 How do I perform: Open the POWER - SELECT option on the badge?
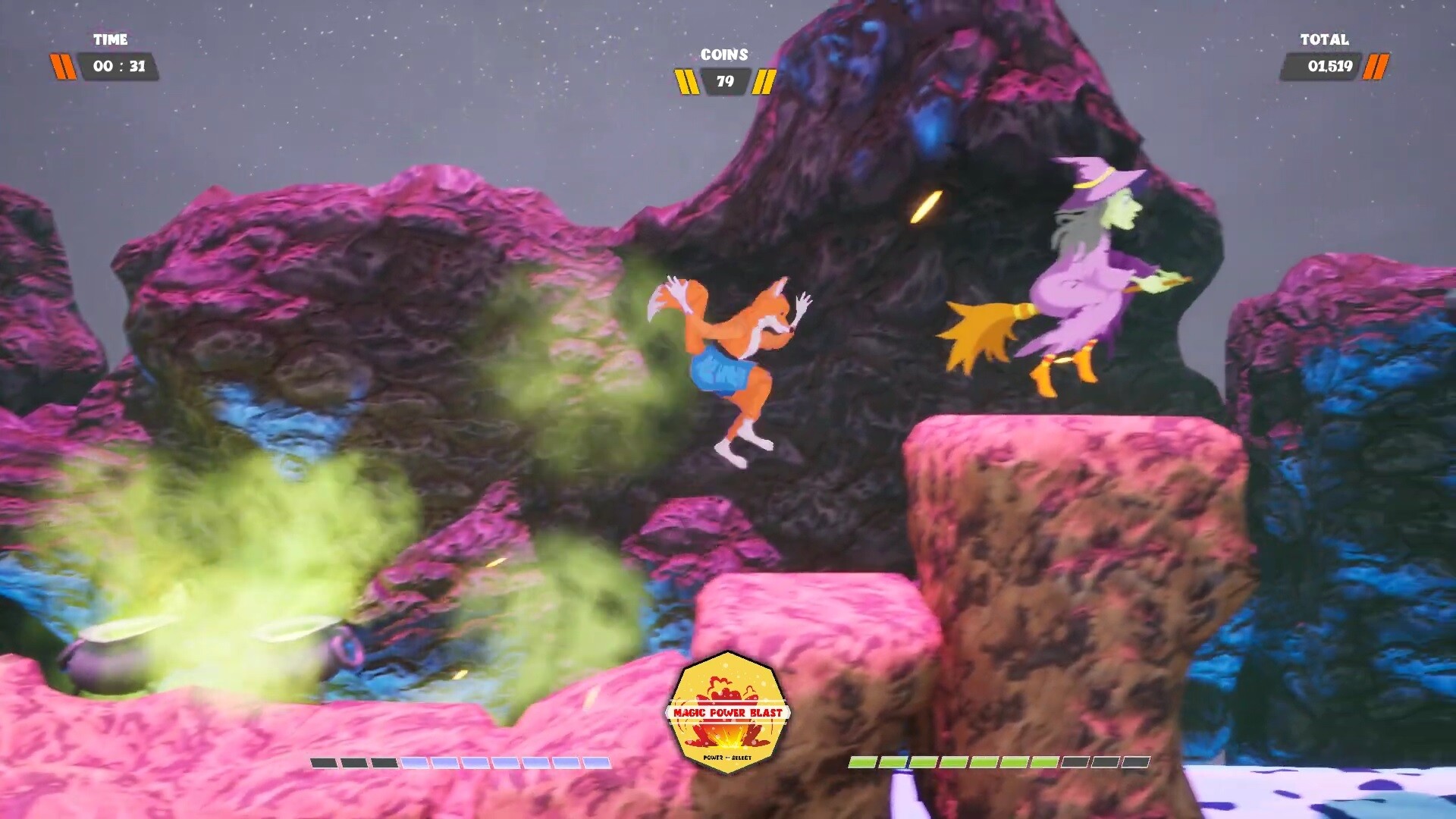[x=726, y=757]
